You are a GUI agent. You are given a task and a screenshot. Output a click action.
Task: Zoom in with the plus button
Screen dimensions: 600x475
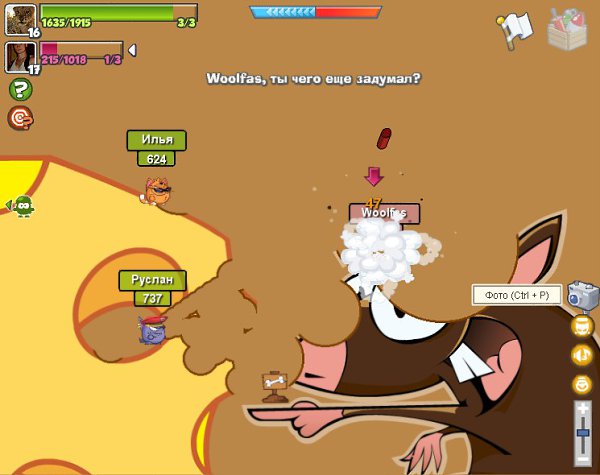pos(583,408)
